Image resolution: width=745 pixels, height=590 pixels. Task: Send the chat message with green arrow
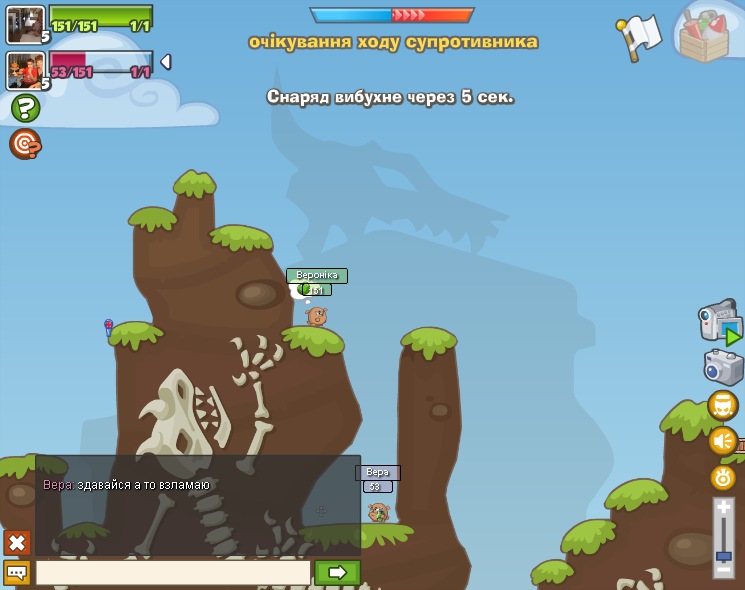tap(337, 572)
